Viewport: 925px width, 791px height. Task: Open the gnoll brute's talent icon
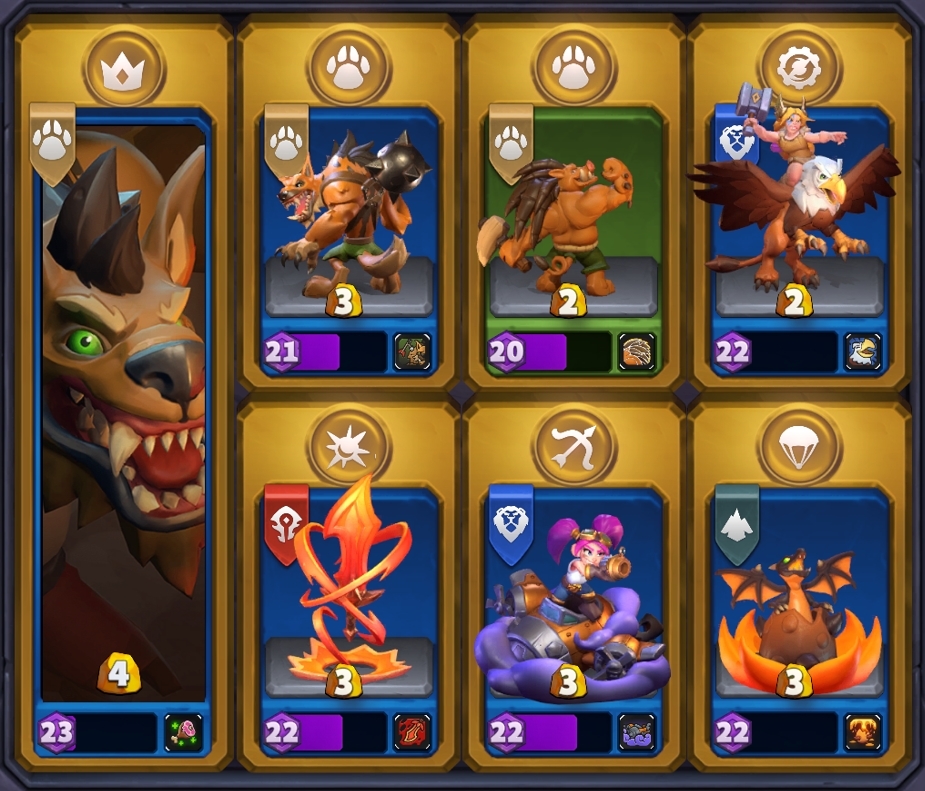pos(412,352)
